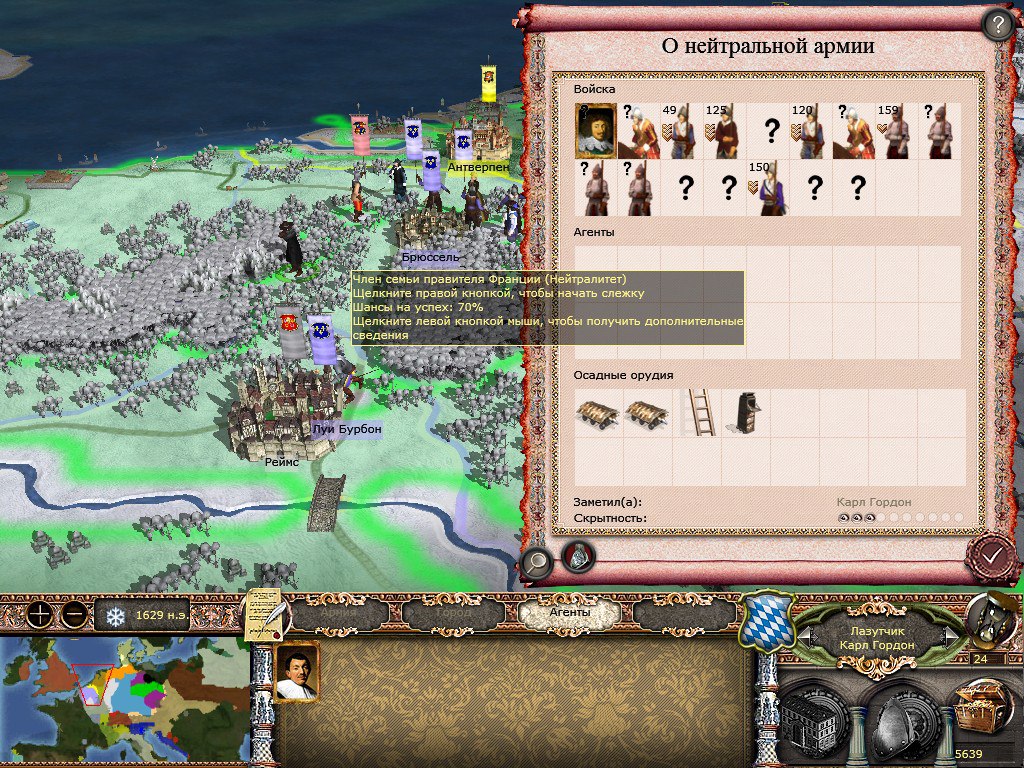Click the magnifying glass button on the scroll
Viewport: 1024px width, 768px height.
[536, 564]
